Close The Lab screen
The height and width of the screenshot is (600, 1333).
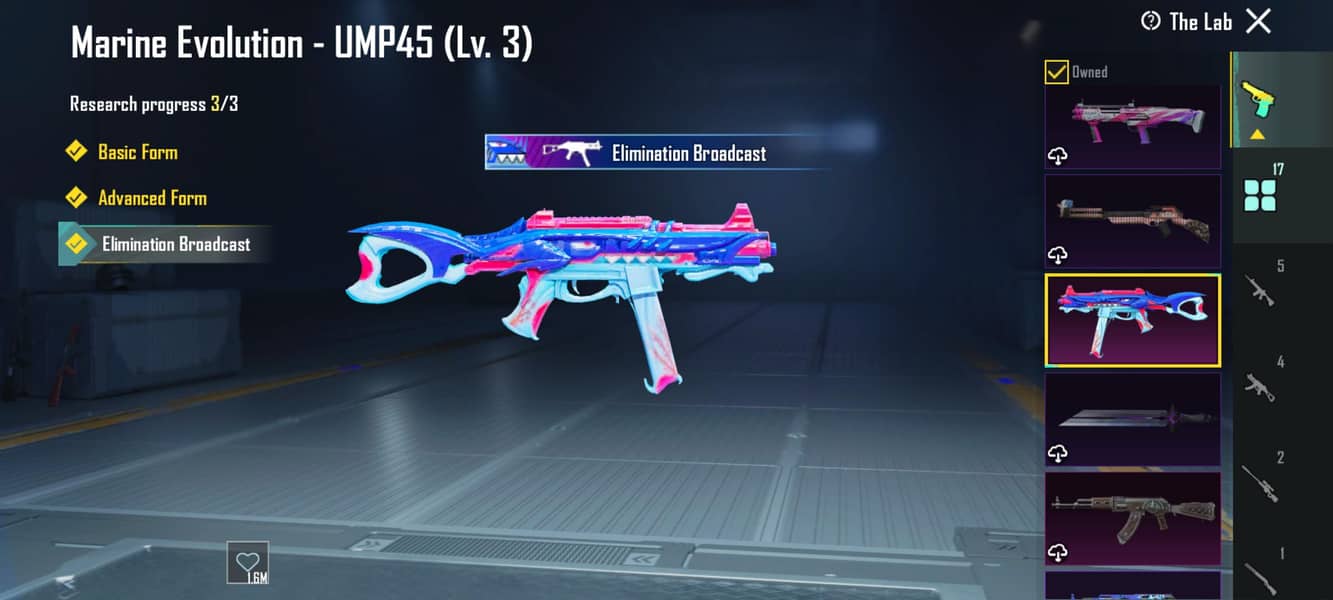(x=1259, y=21)
